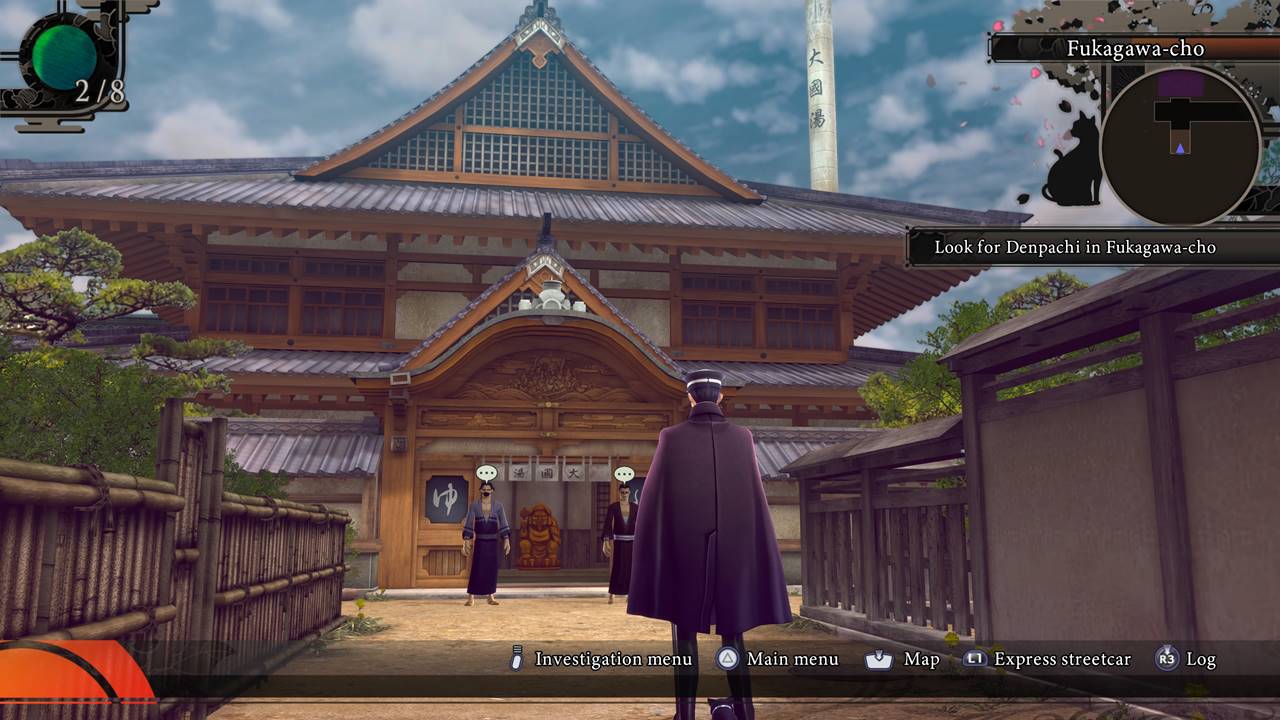The image size is (1280, 720).
Task: Open the circular minimap
Action: [1180, 146]
